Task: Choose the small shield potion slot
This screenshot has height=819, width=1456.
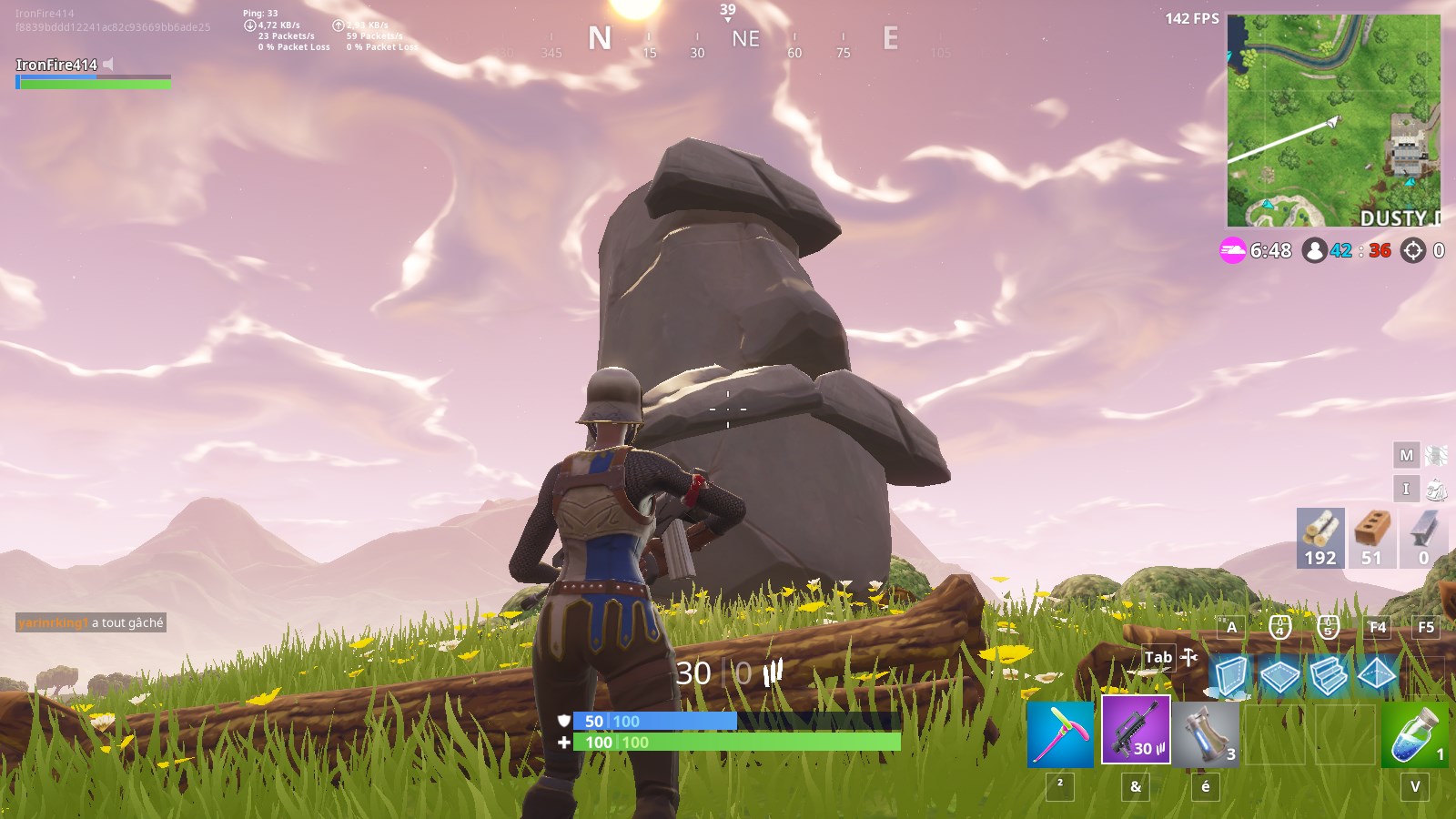Action: pyautogui.click(x=1414, y=733)
